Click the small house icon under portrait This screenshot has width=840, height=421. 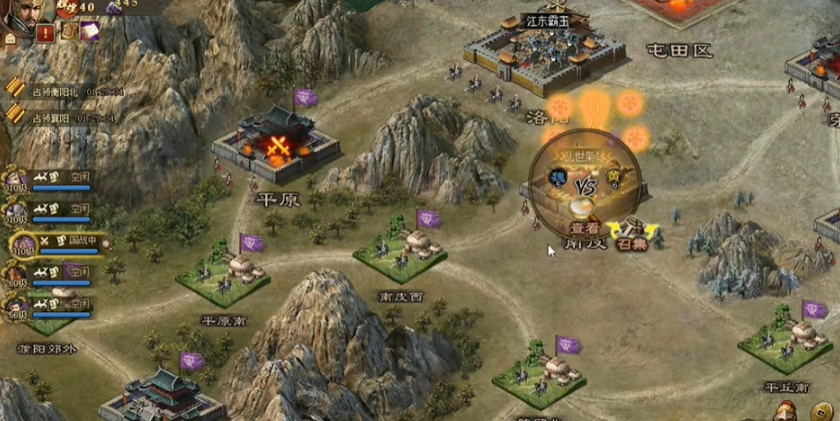(10, 38)
